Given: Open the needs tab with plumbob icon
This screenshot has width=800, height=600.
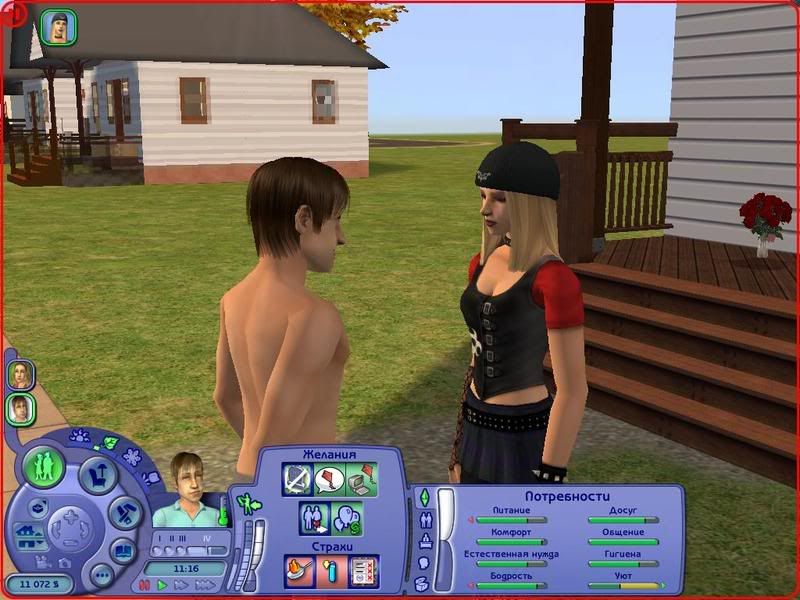Looking at the screenshot, I should tap(423, 498).
